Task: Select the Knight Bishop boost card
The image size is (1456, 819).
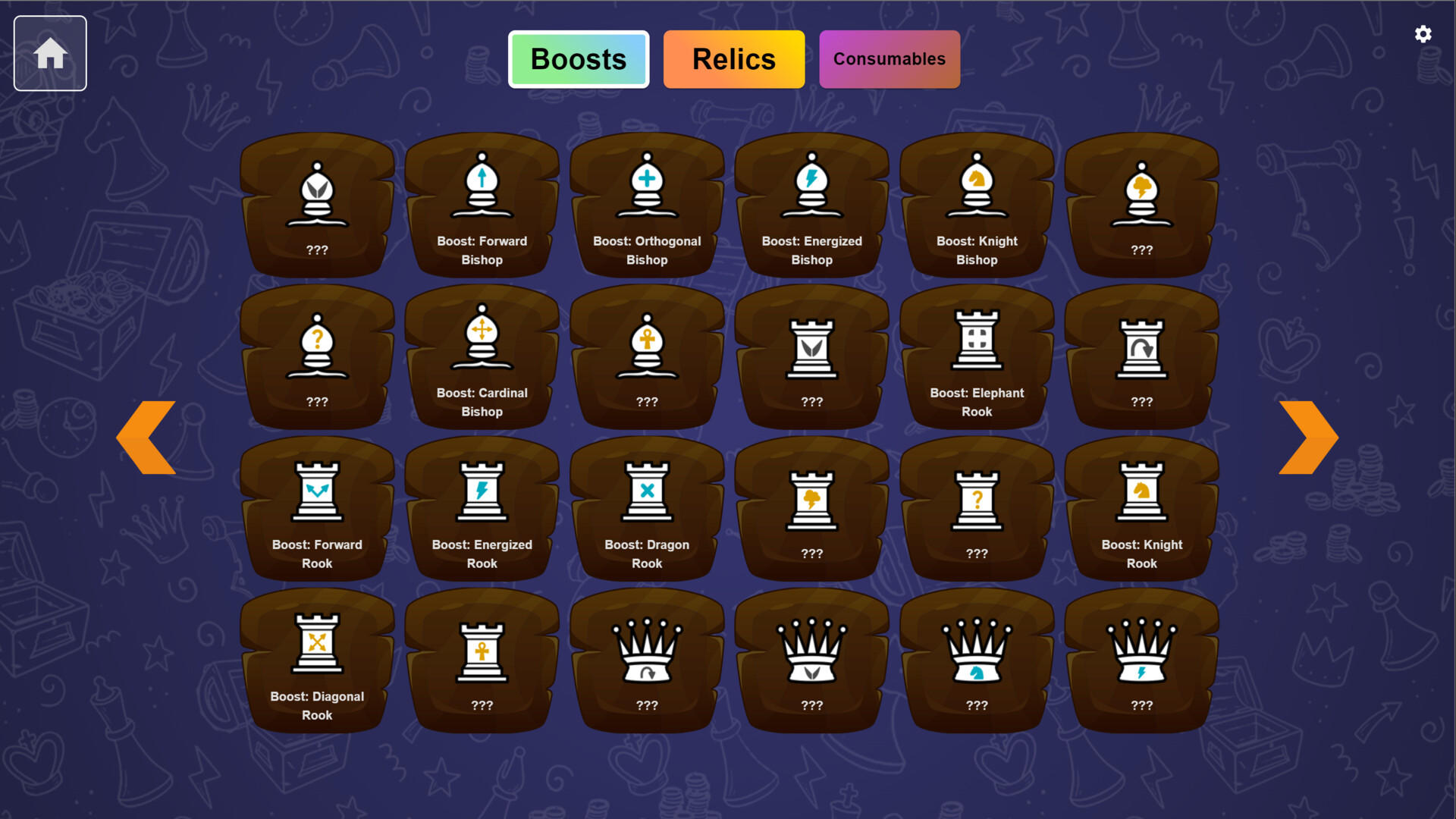Action: (977, 205)
